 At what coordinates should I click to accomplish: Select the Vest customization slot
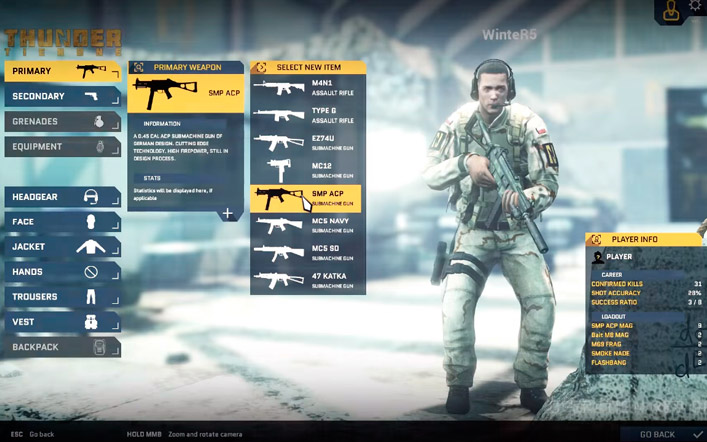62,322
